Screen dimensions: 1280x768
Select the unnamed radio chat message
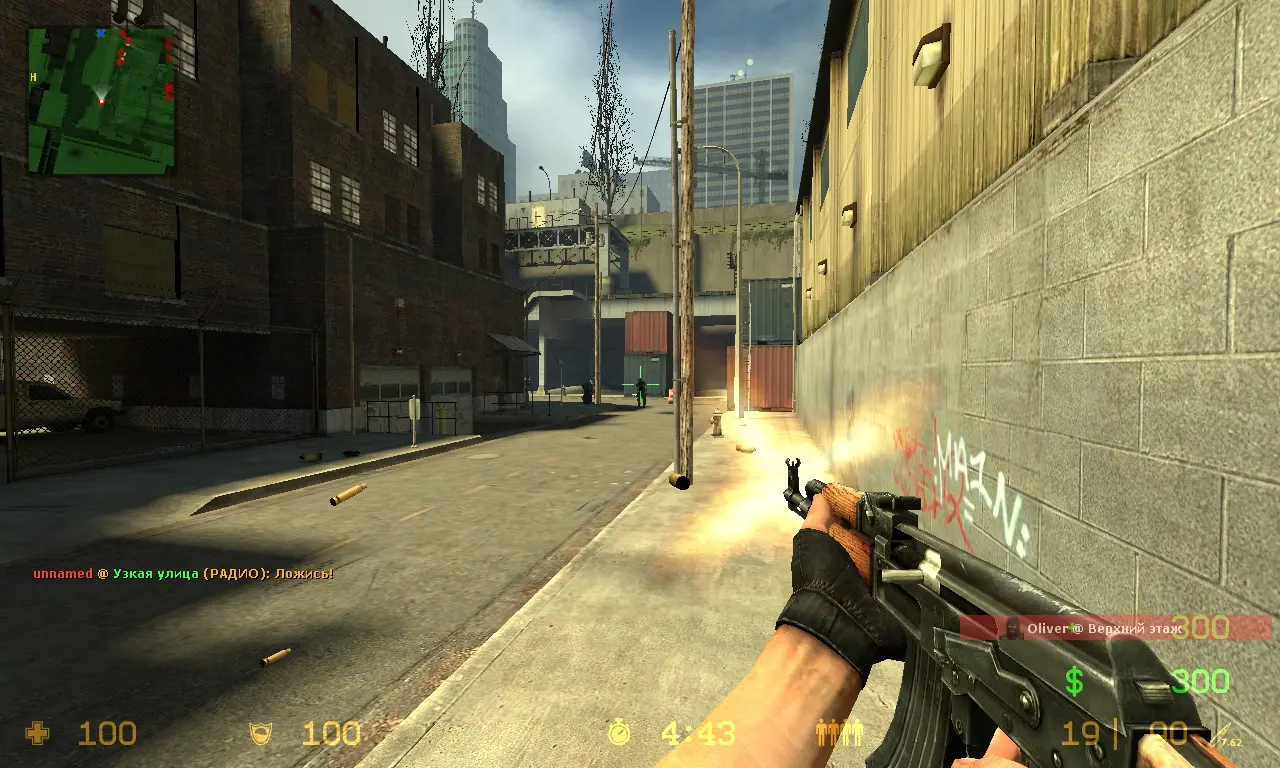[182, 573]
